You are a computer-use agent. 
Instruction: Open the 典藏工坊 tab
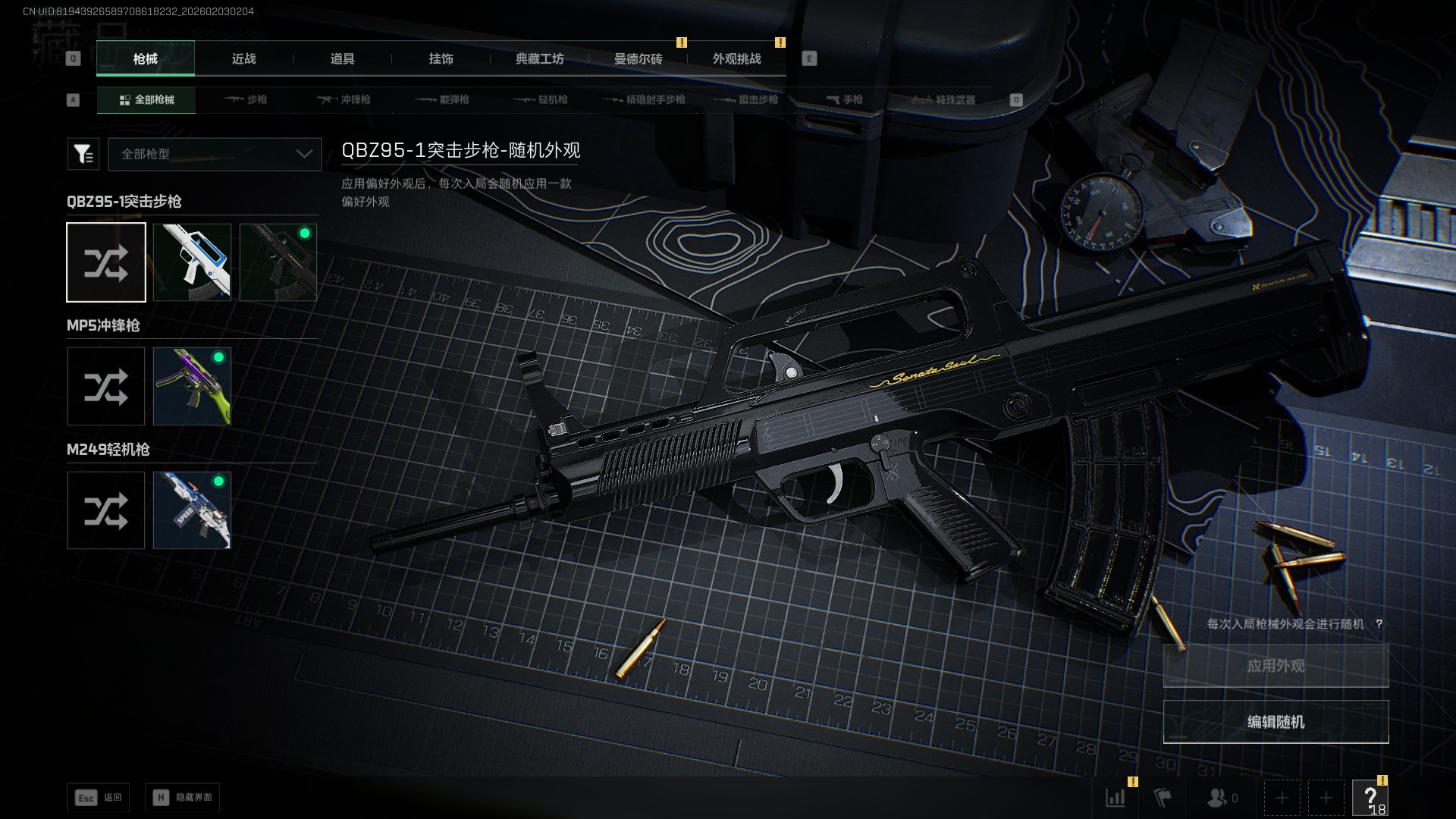(539, 59)
